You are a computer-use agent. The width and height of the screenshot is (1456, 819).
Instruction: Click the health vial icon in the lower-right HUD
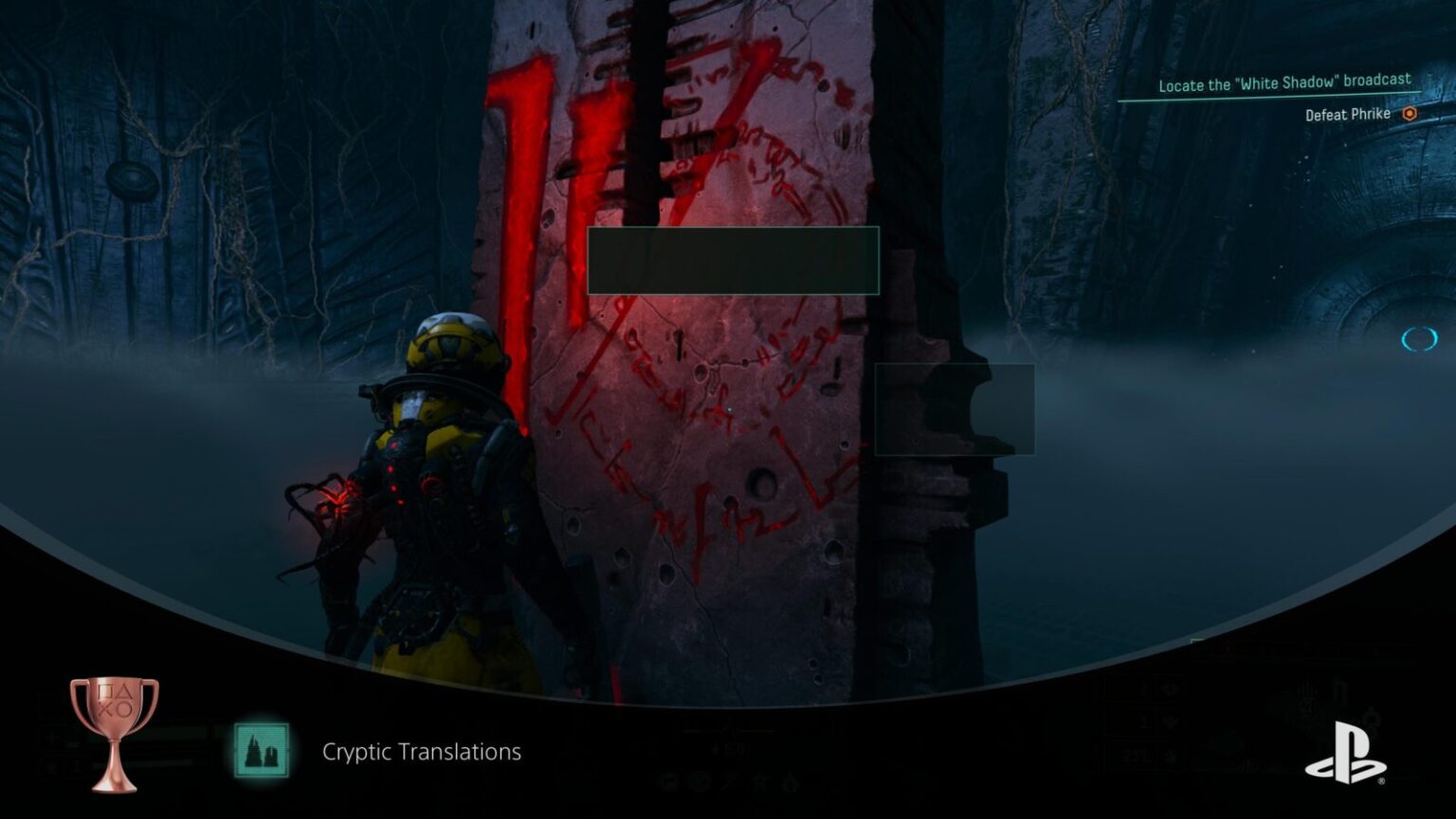[x=1170, y=722]
